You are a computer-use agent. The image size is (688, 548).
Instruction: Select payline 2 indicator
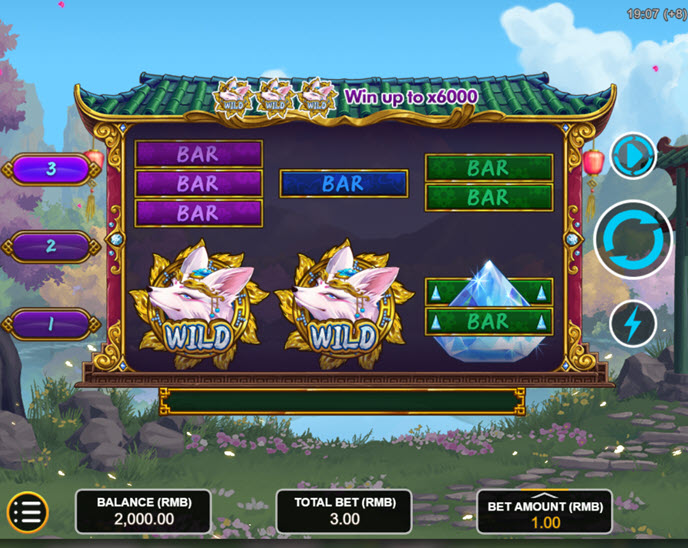point(52,246)
